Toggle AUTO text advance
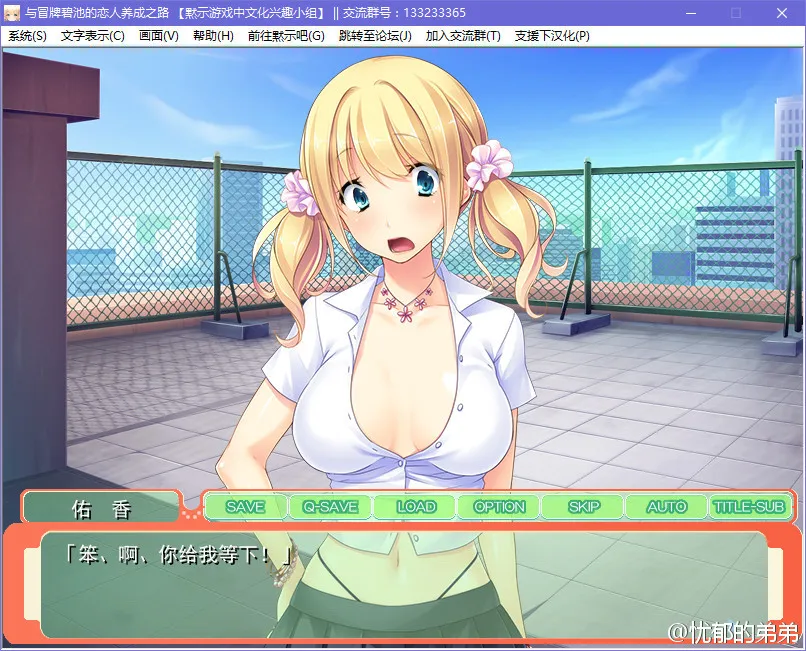This screenshot has height=651, width=806. point(666,506)
